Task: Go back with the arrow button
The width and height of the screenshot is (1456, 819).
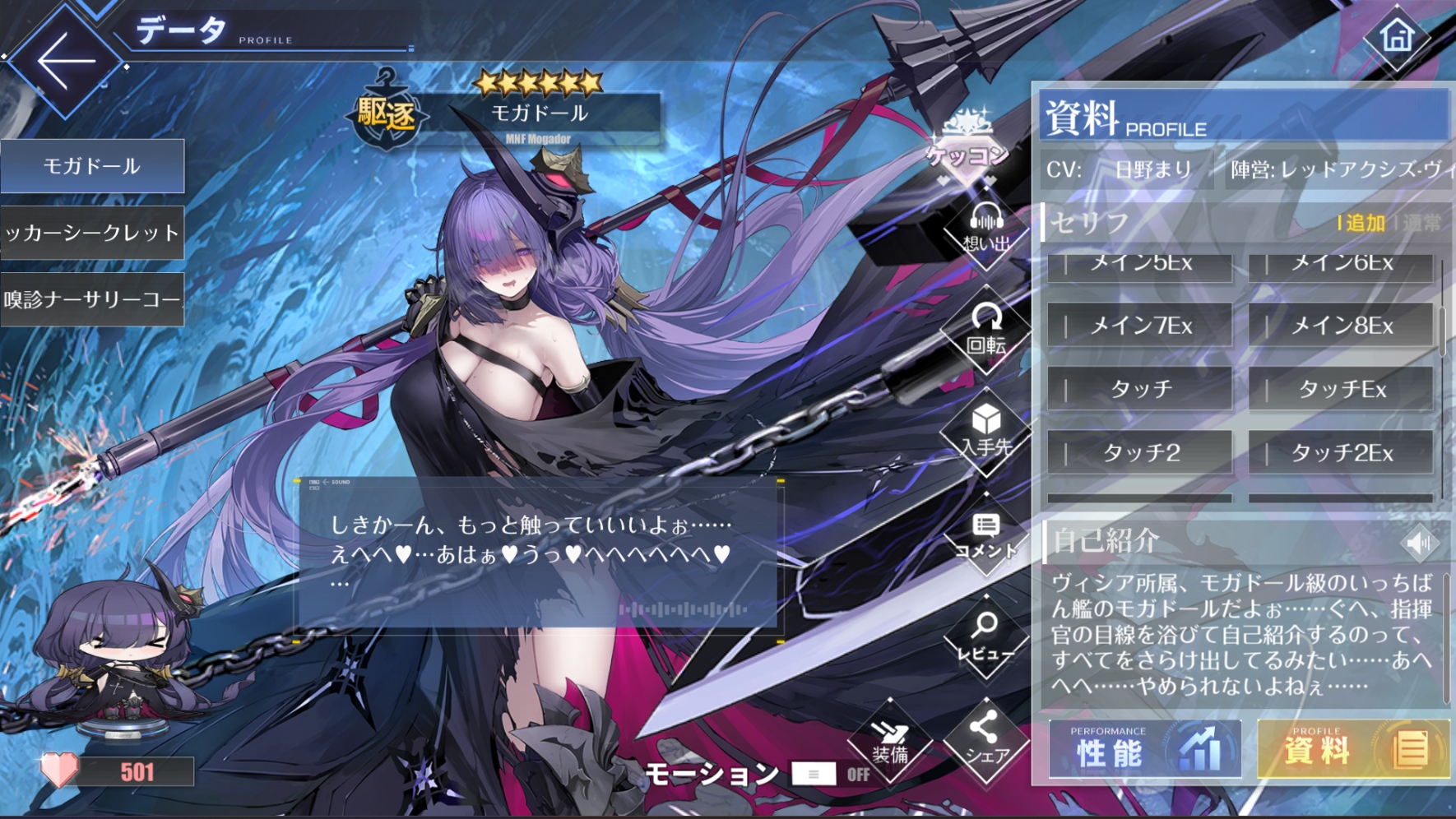Action: point(66,61)
